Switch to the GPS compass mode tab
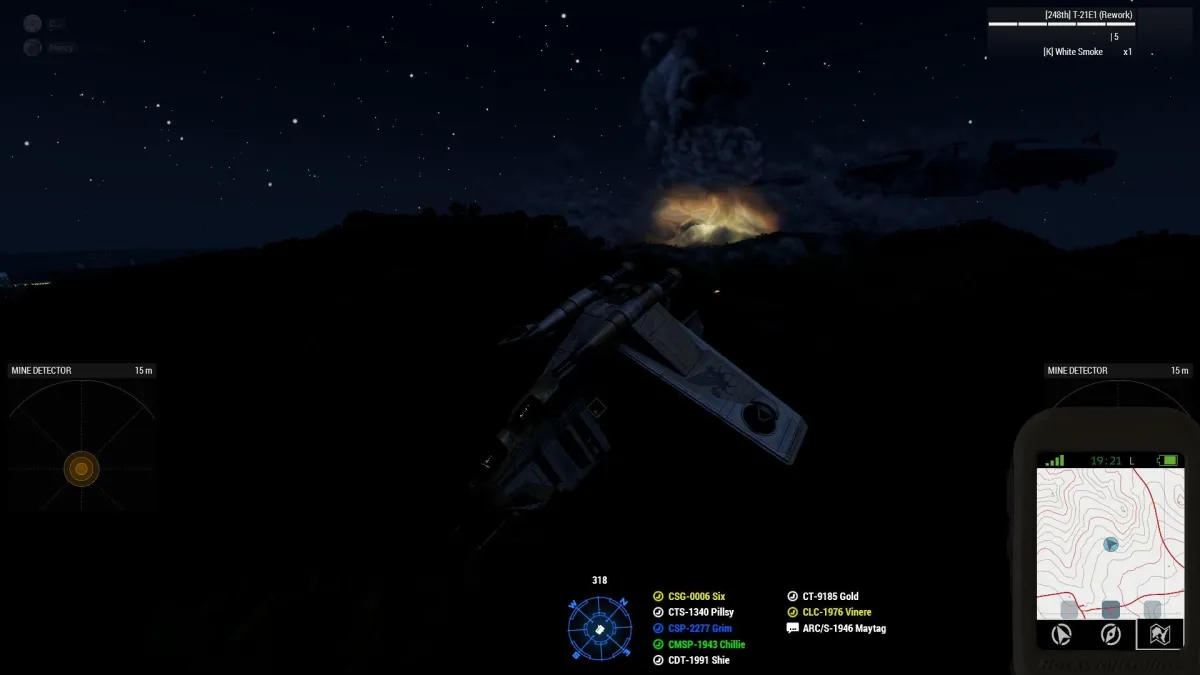Viewport: 1200px width, 675px height. [1110, 634]
